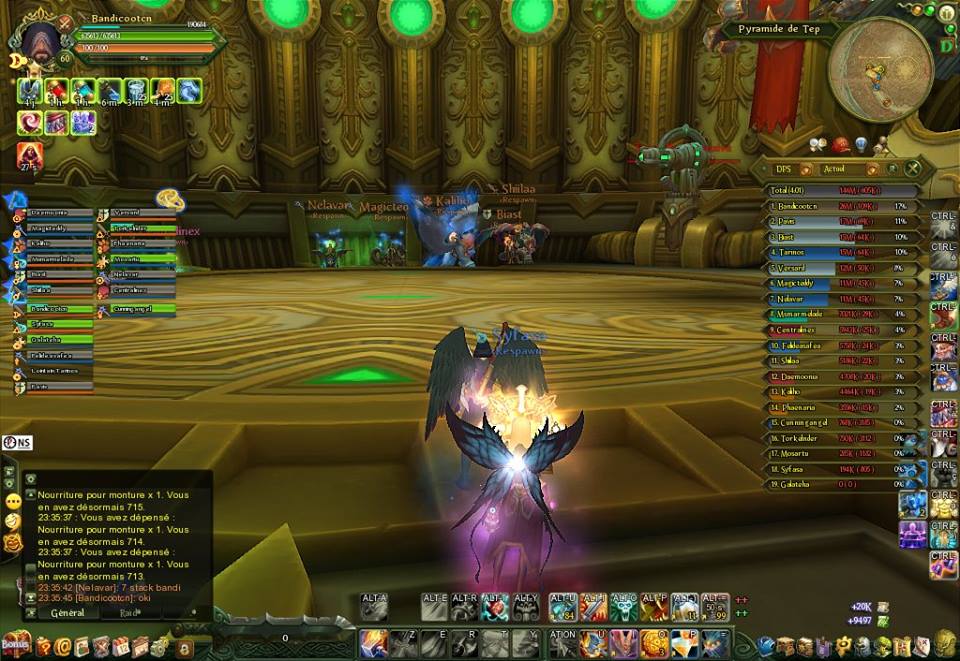Open the DPS mode dropdown
Viewport: 960px width, 661px height.
[x=805, y=169]
